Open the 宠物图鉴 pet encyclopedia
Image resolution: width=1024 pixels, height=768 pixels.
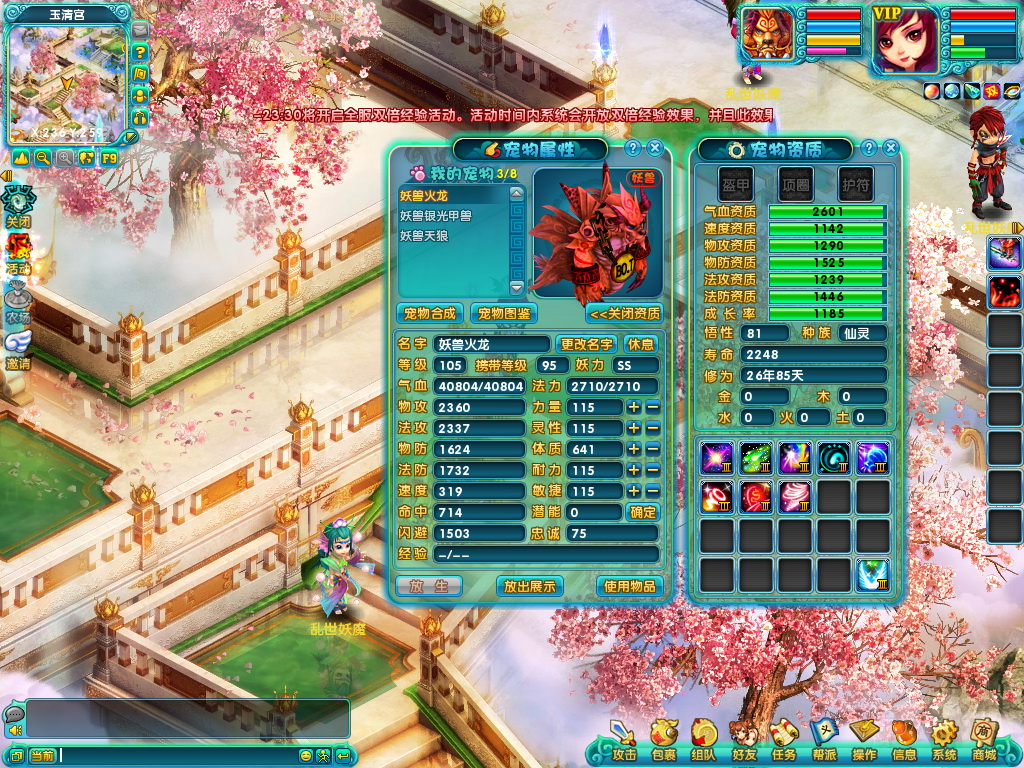pos(503,313)
